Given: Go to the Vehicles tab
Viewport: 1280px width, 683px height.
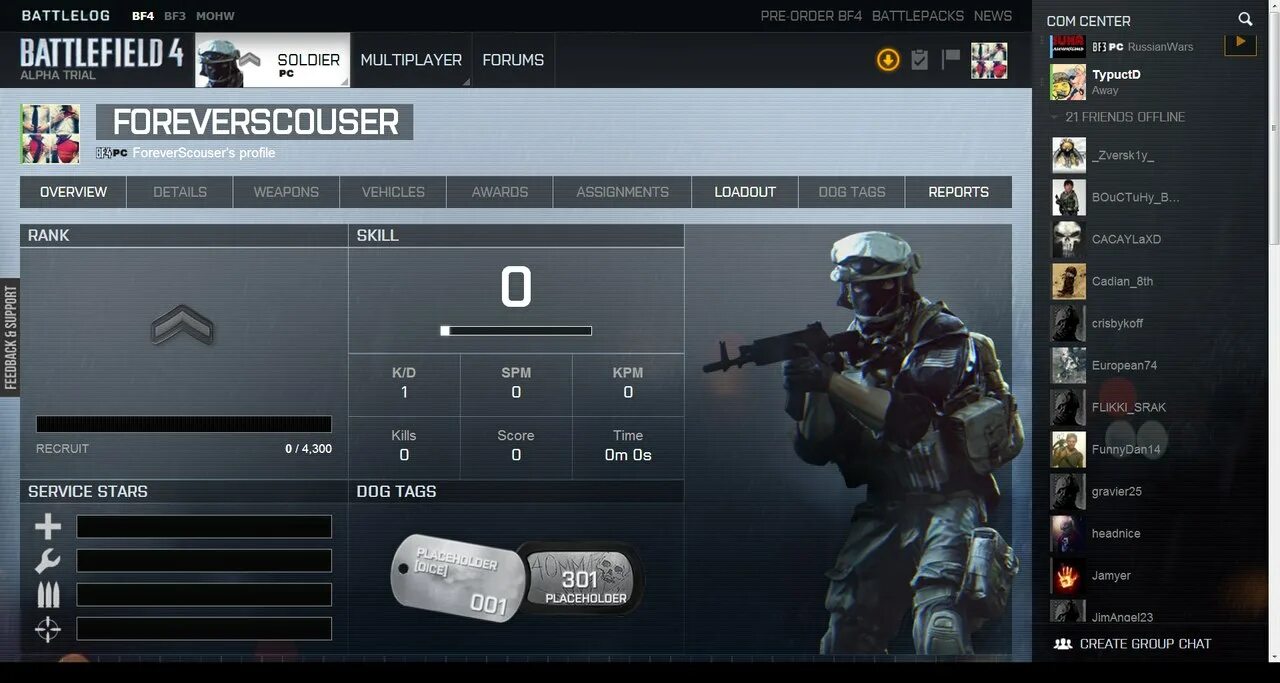Looking at the screenshot, I should (393, 192).
